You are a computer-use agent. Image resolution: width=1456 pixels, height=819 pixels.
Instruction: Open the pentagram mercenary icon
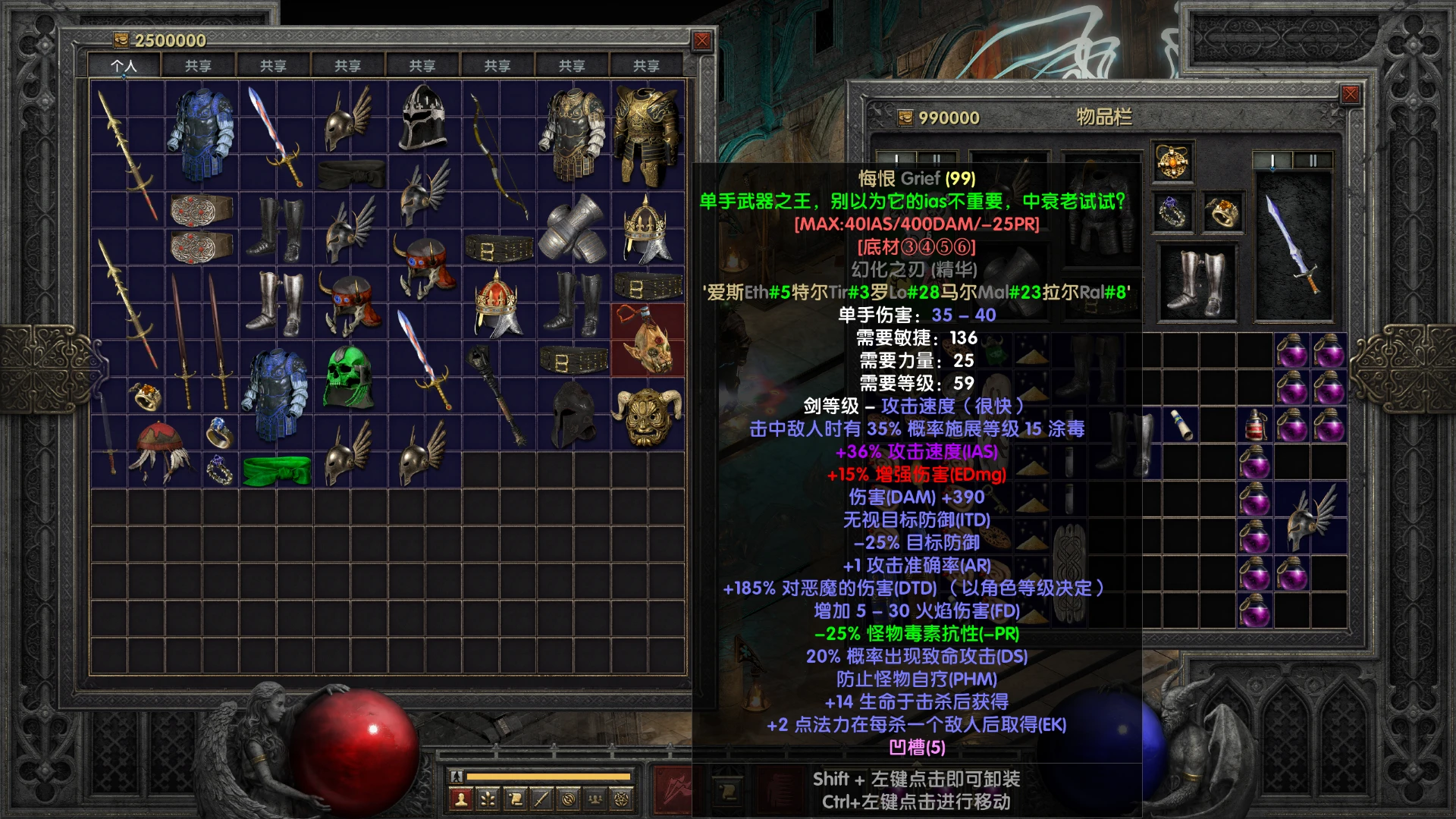(x=621, y=800)
